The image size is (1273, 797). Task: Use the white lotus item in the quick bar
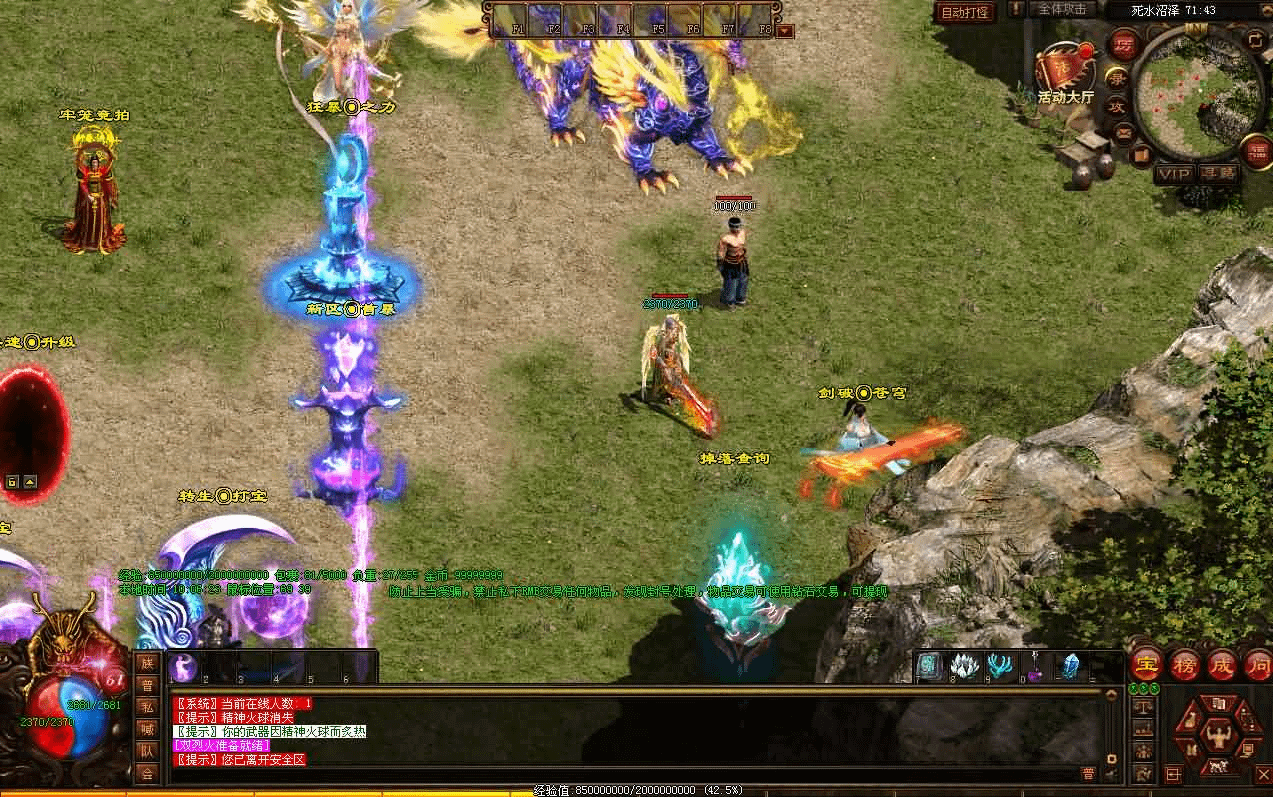click(964, 665)
